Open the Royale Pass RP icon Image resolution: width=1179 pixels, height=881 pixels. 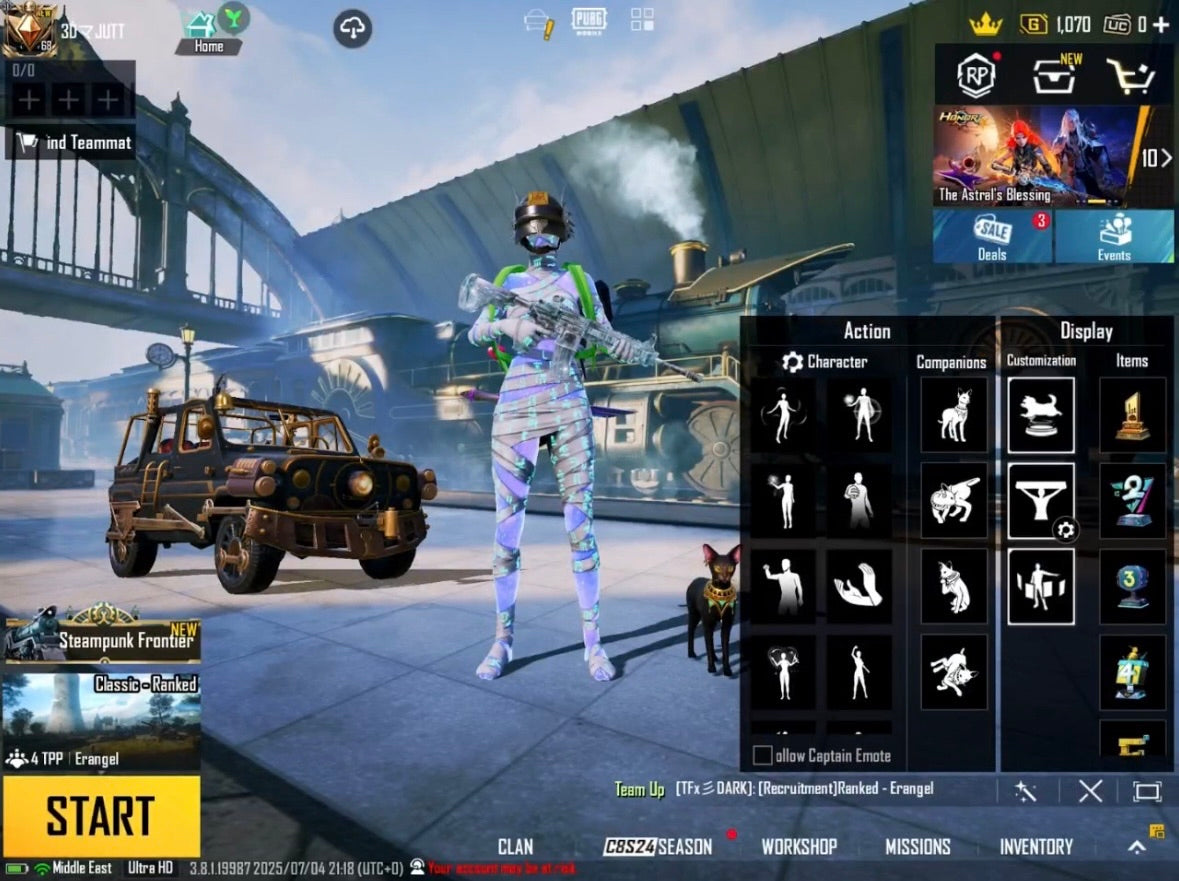976,76
